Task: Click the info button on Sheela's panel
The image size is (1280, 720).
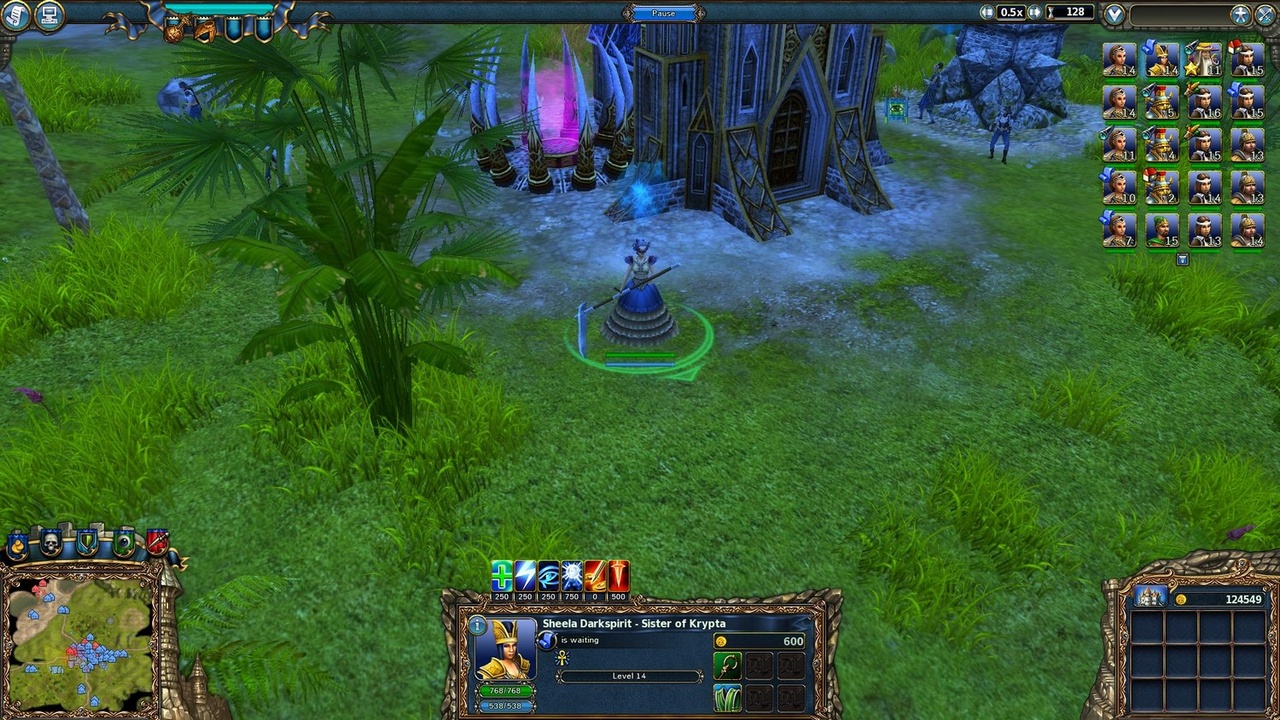Action: 476,623
